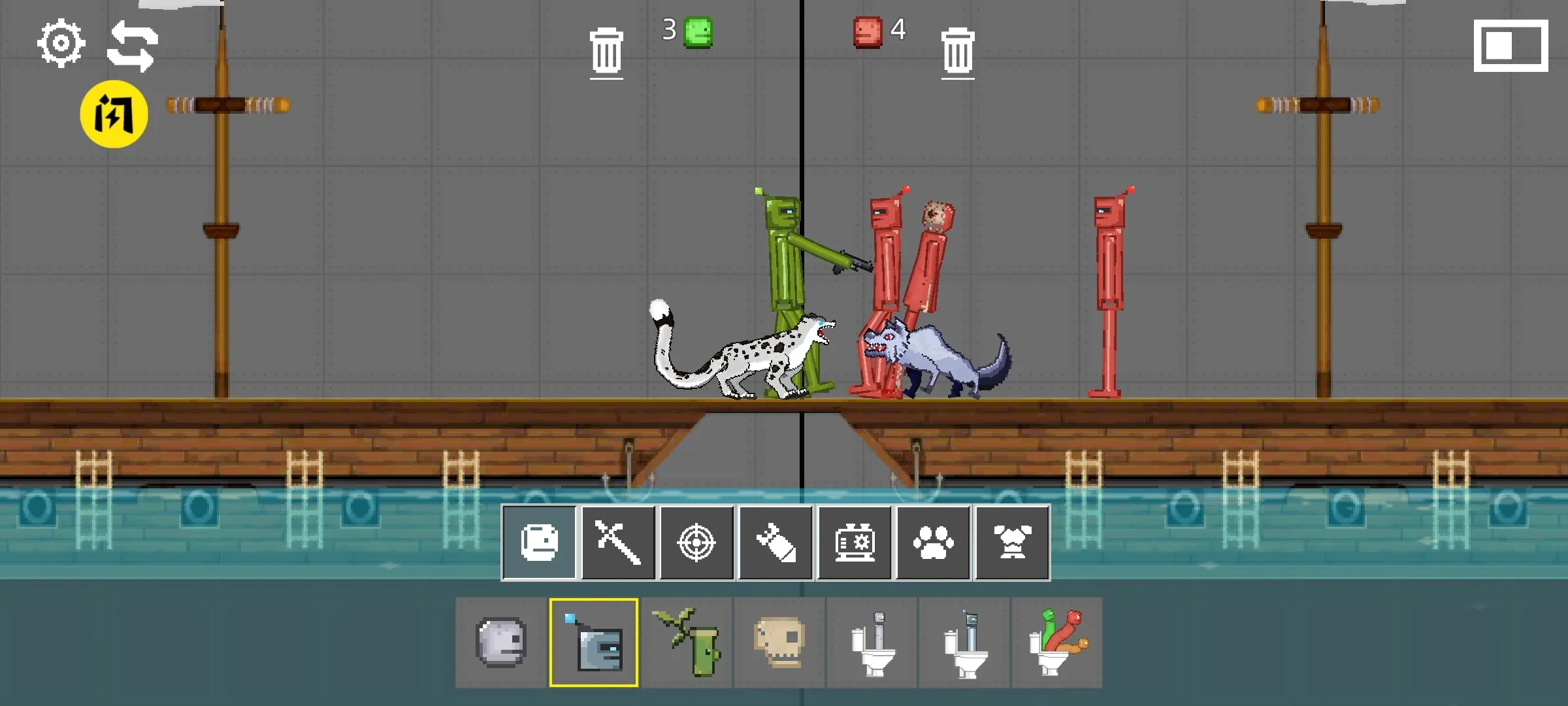
Task: Select the bamboo melon item
Action: coord(687,643)
